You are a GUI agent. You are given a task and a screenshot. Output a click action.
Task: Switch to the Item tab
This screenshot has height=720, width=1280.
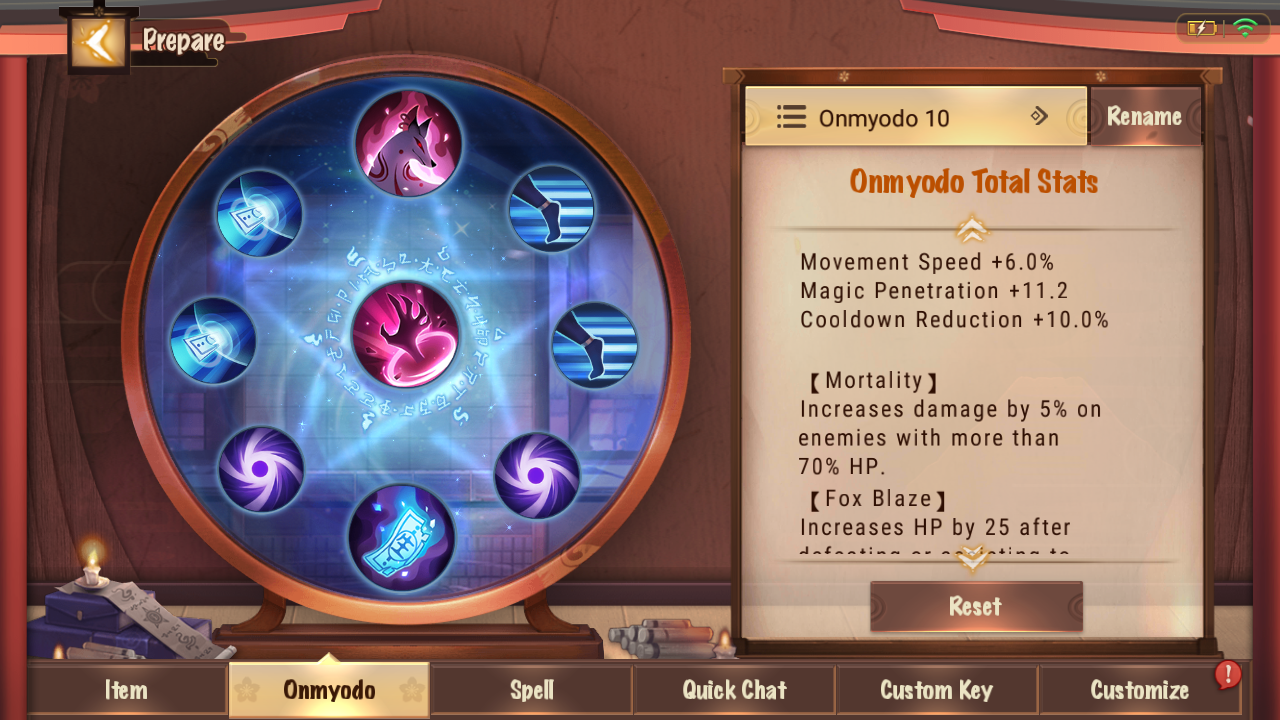point(126,690)
